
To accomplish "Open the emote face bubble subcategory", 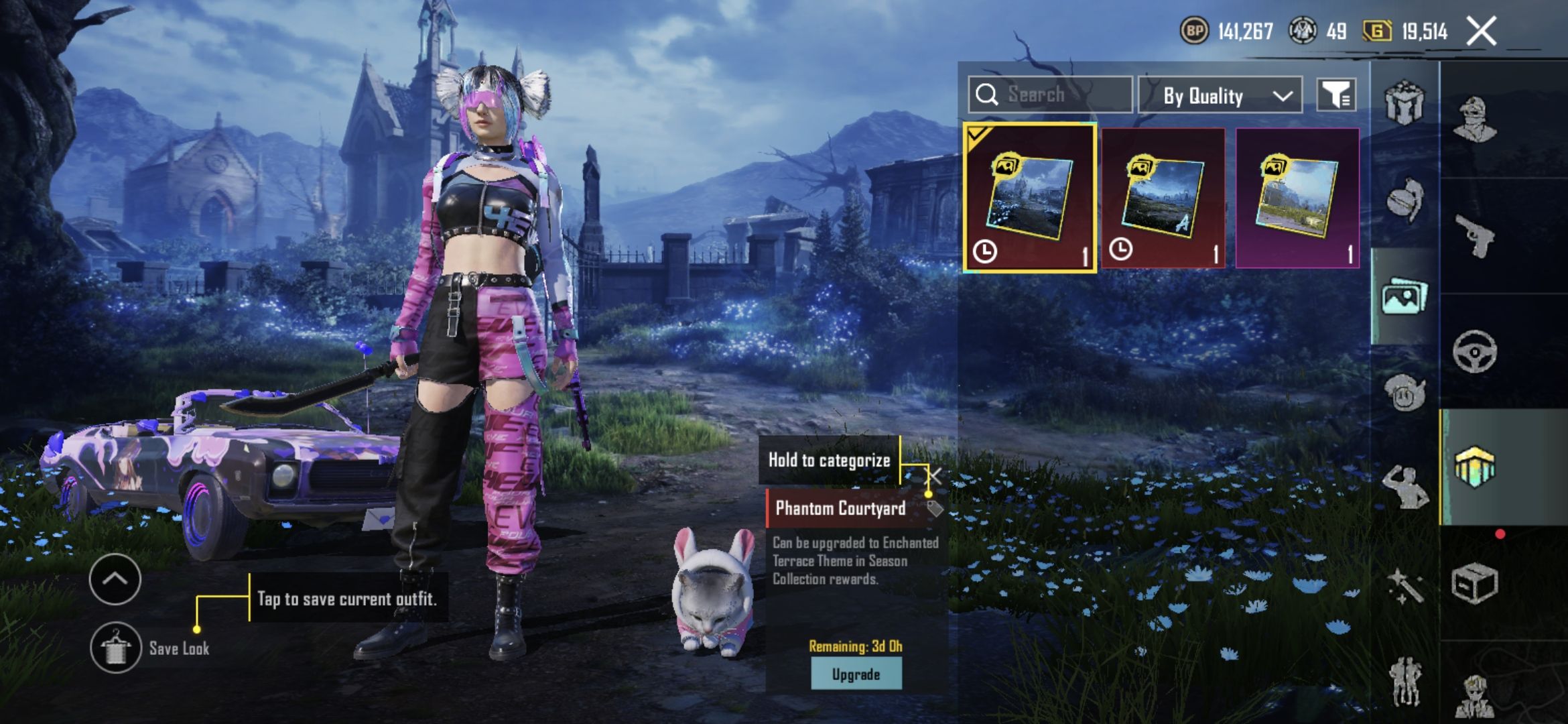I will point(1404,393).
